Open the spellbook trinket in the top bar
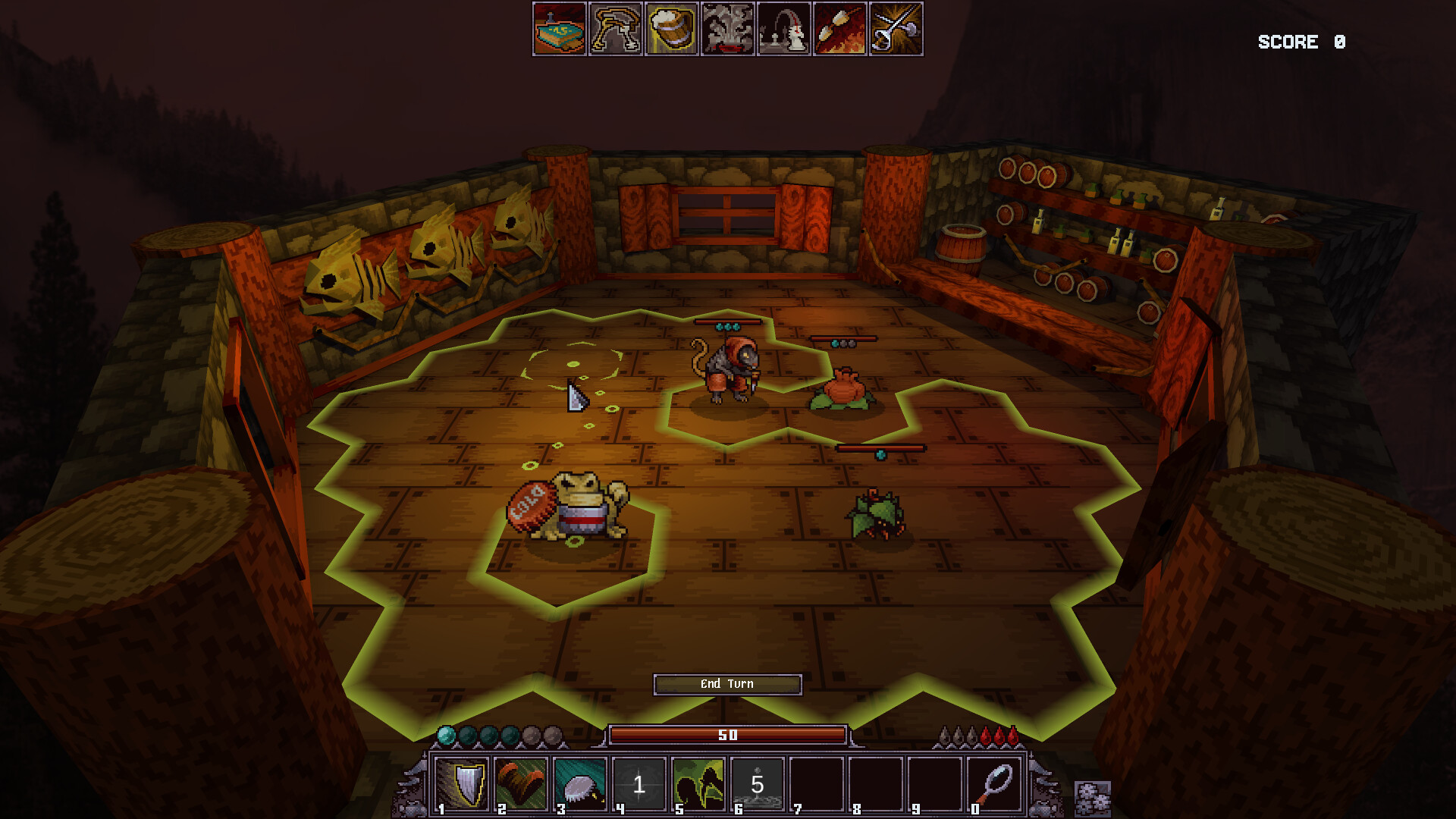This screenshot has height=819, width=1456. pos(560,32)
